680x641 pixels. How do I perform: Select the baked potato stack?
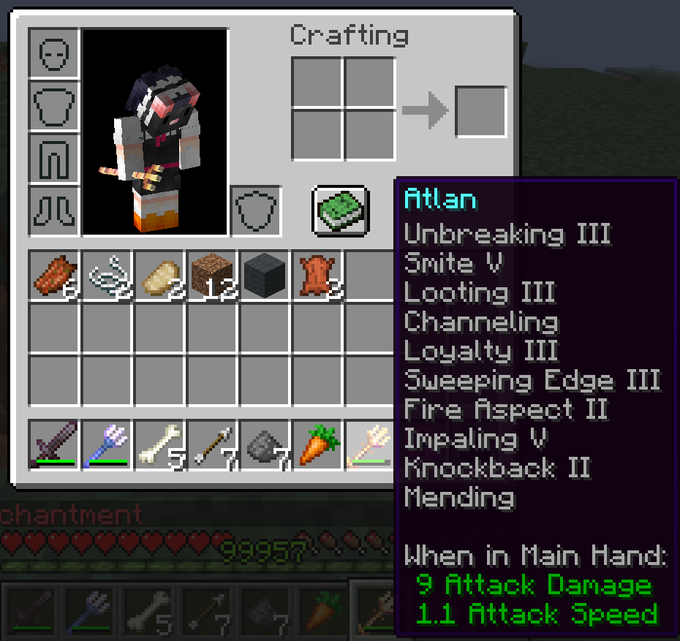pyautogui.click(x=159, y=275)
